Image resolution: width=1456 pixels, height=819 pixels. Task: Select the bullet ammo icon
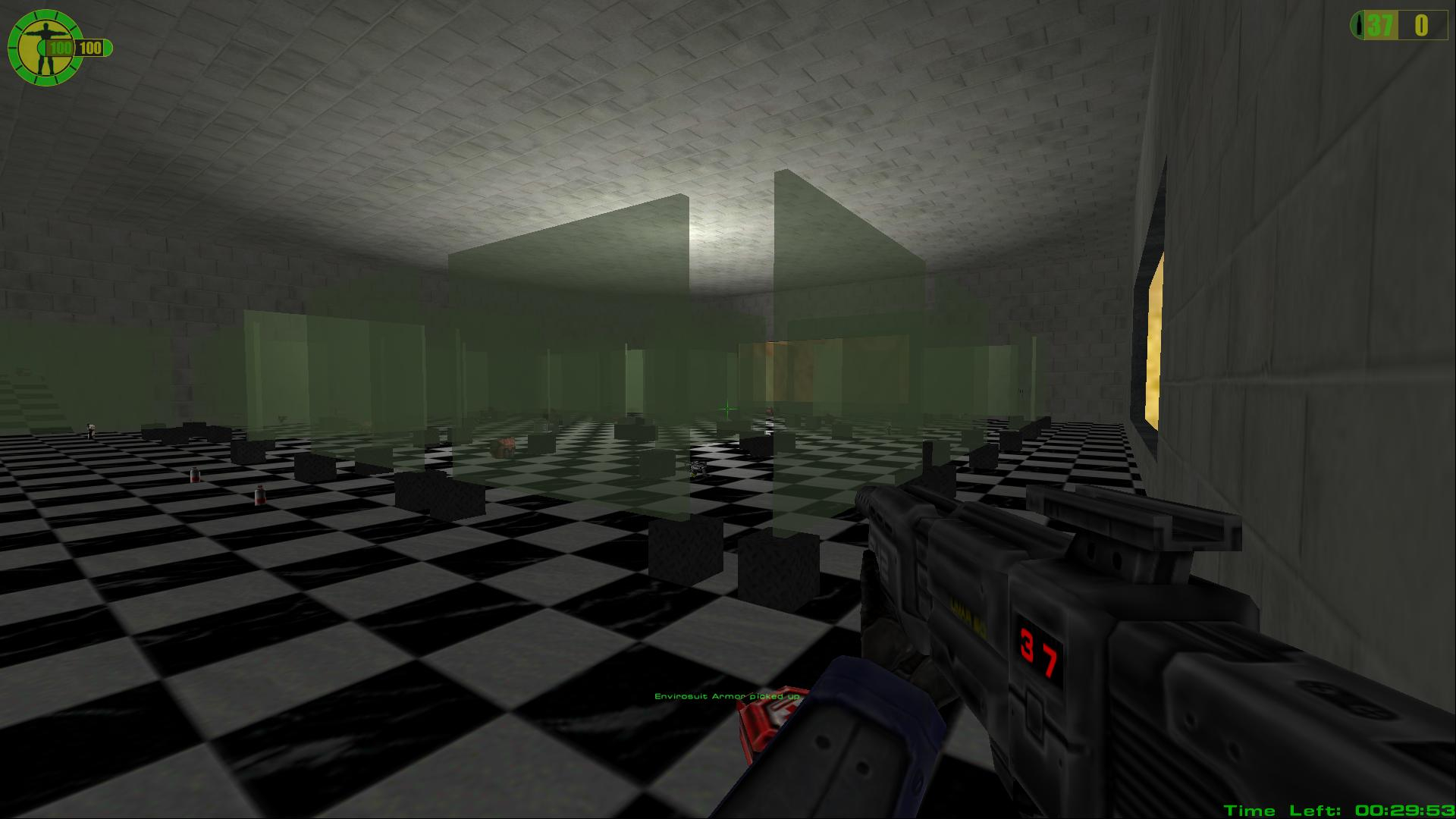pos(1358,26)
